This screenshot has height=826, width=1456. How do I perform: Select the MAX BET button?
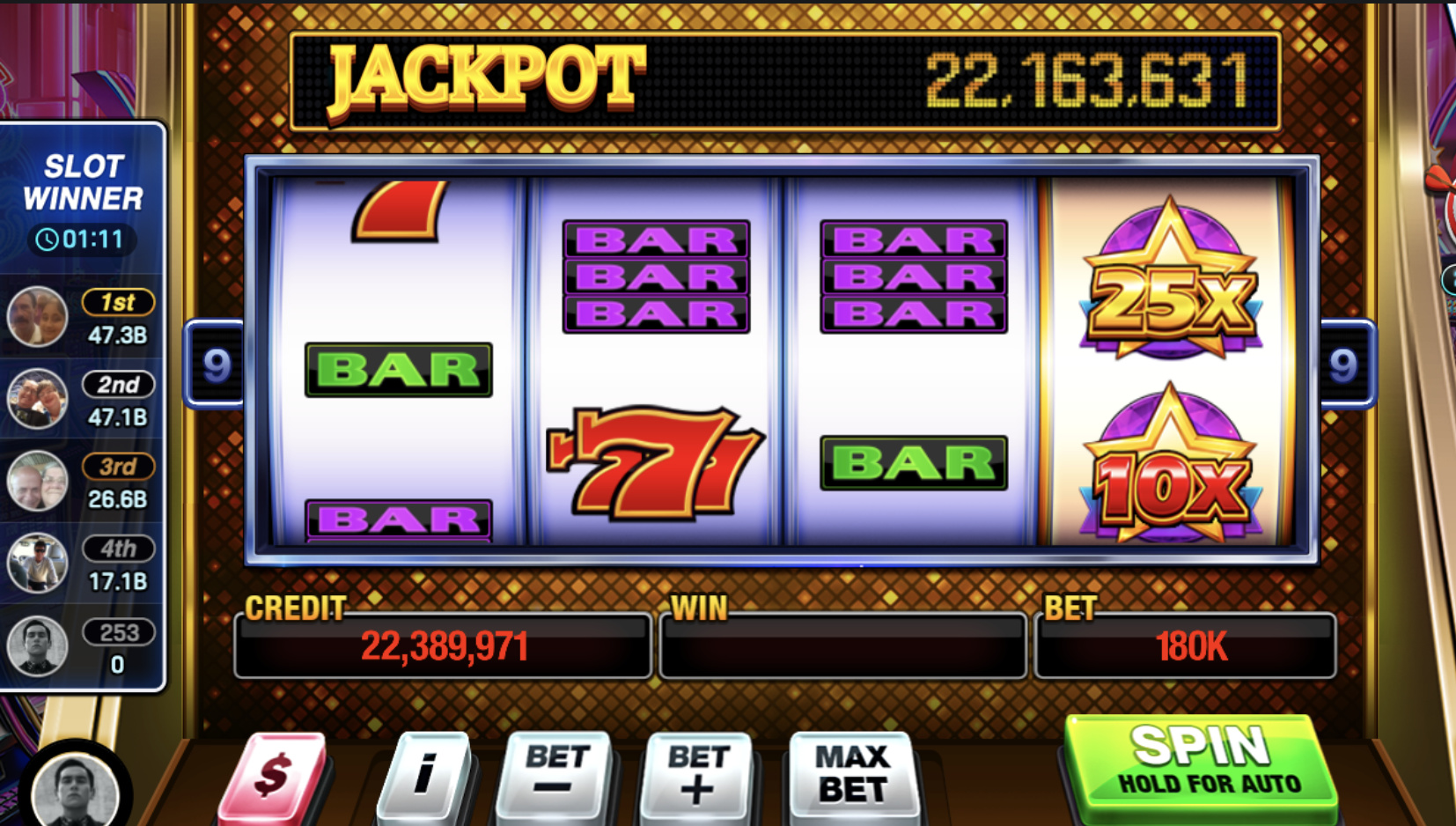click(852, 773)
